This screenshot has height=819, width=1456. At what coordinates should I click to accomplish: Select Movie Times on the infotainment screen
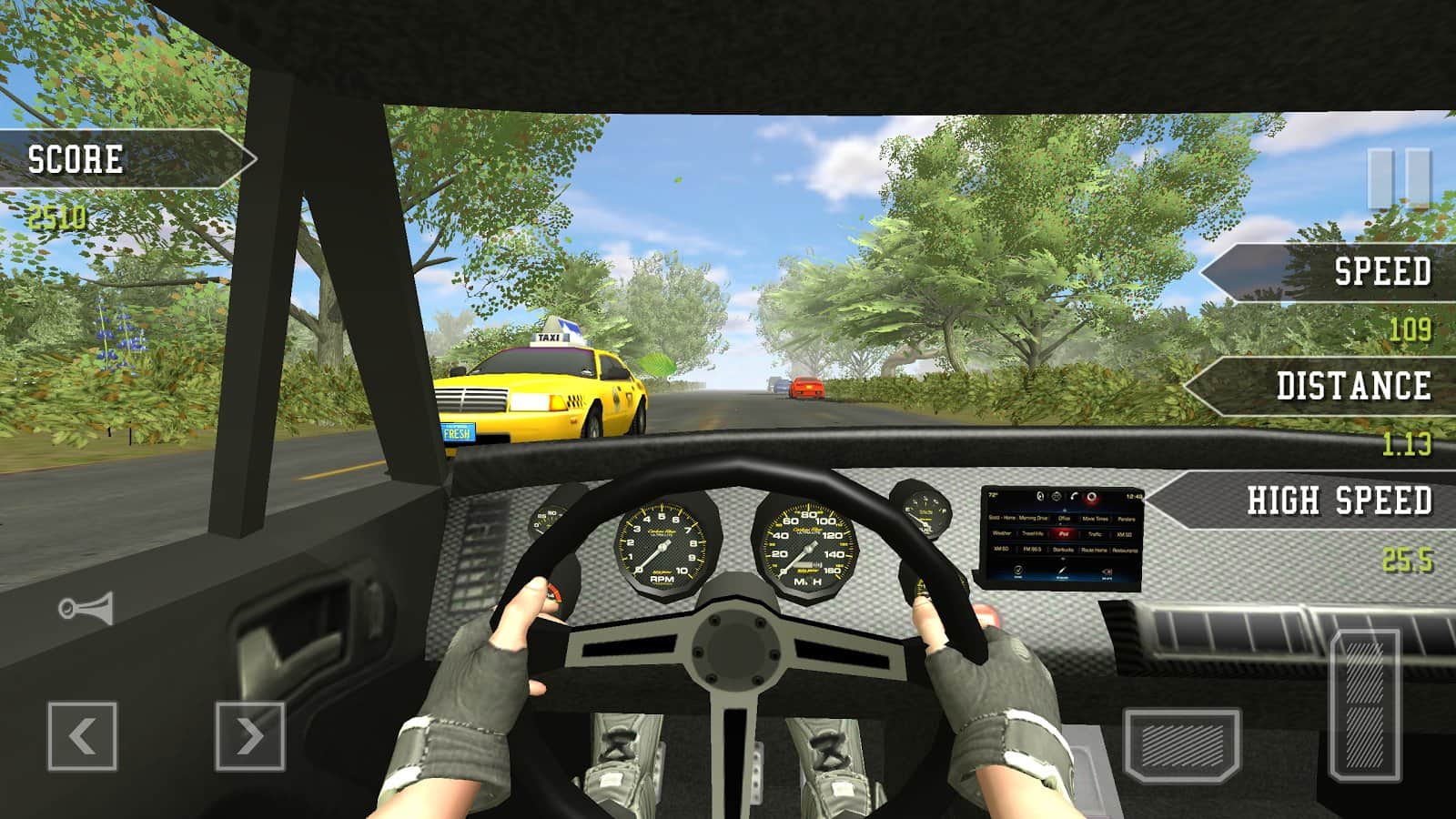pos(1096,518)
